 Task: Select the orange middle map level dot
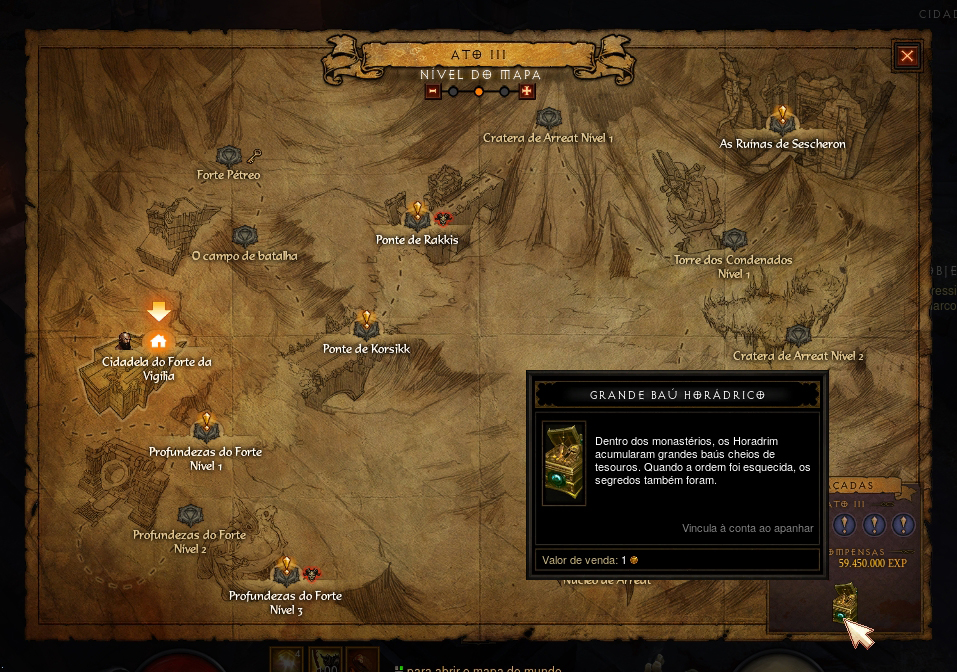pos(479,92)
